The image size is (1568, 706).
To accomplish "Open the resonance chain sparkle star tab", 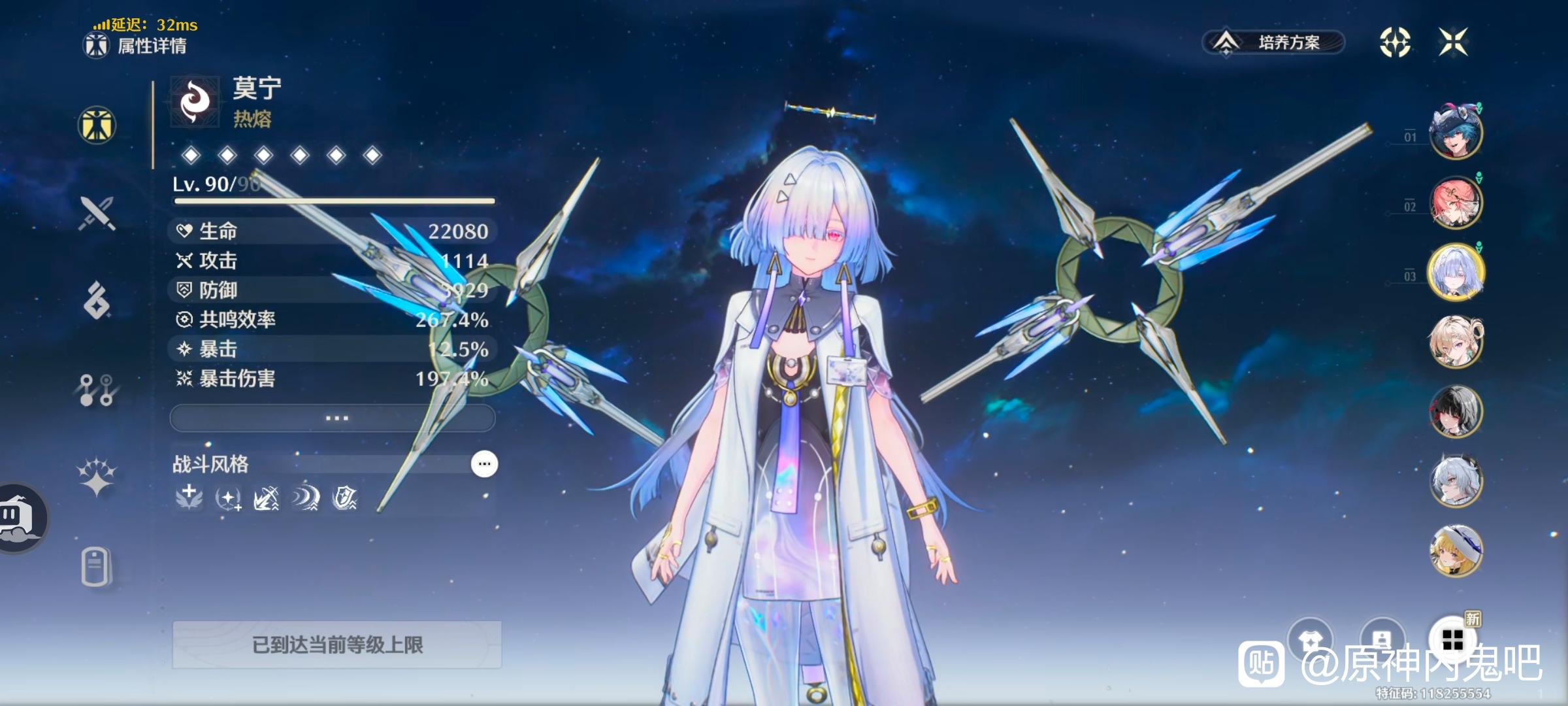I will [97, 475].
